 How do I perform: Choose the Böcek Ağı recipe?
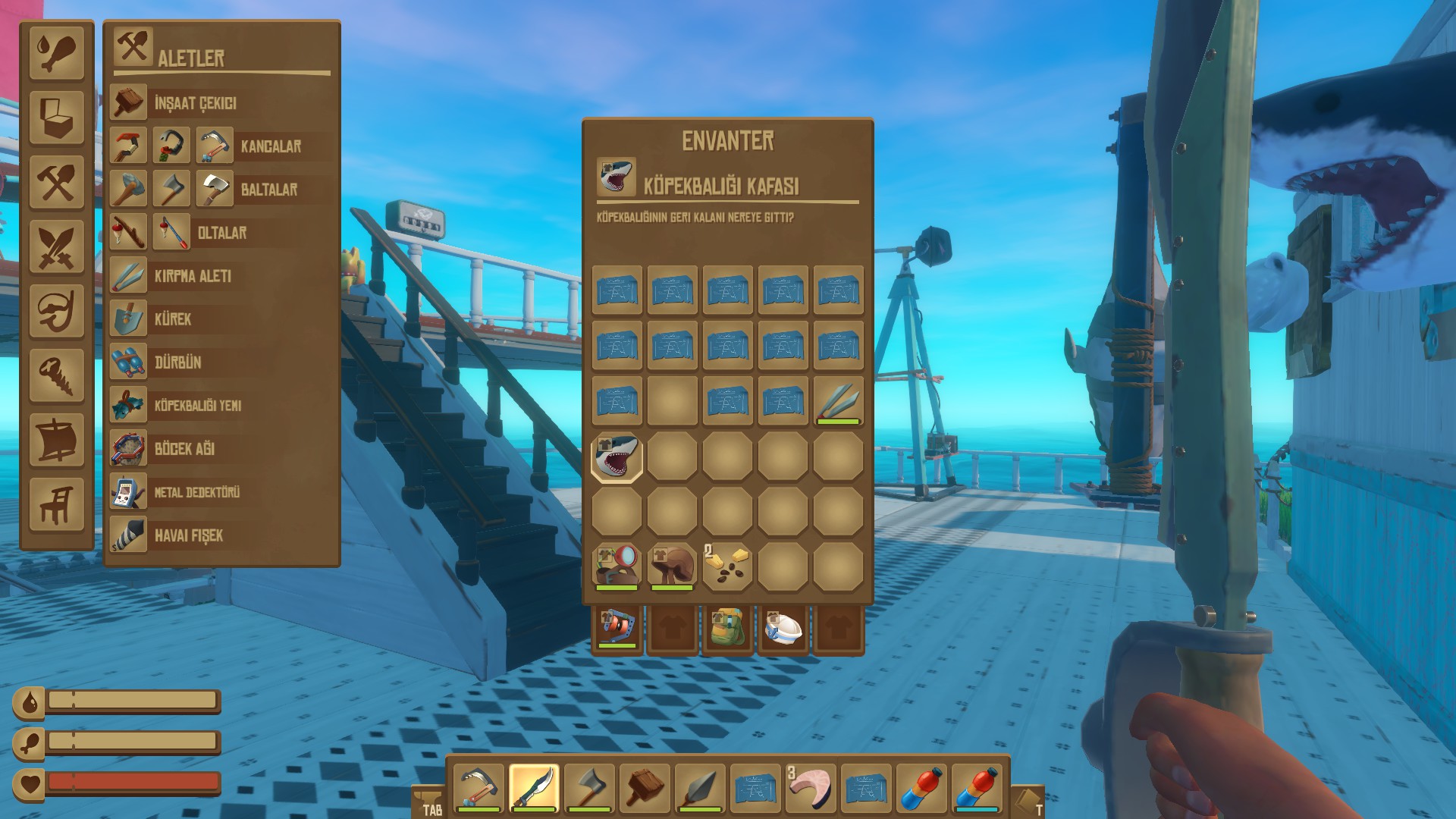(x=184, y=449)
